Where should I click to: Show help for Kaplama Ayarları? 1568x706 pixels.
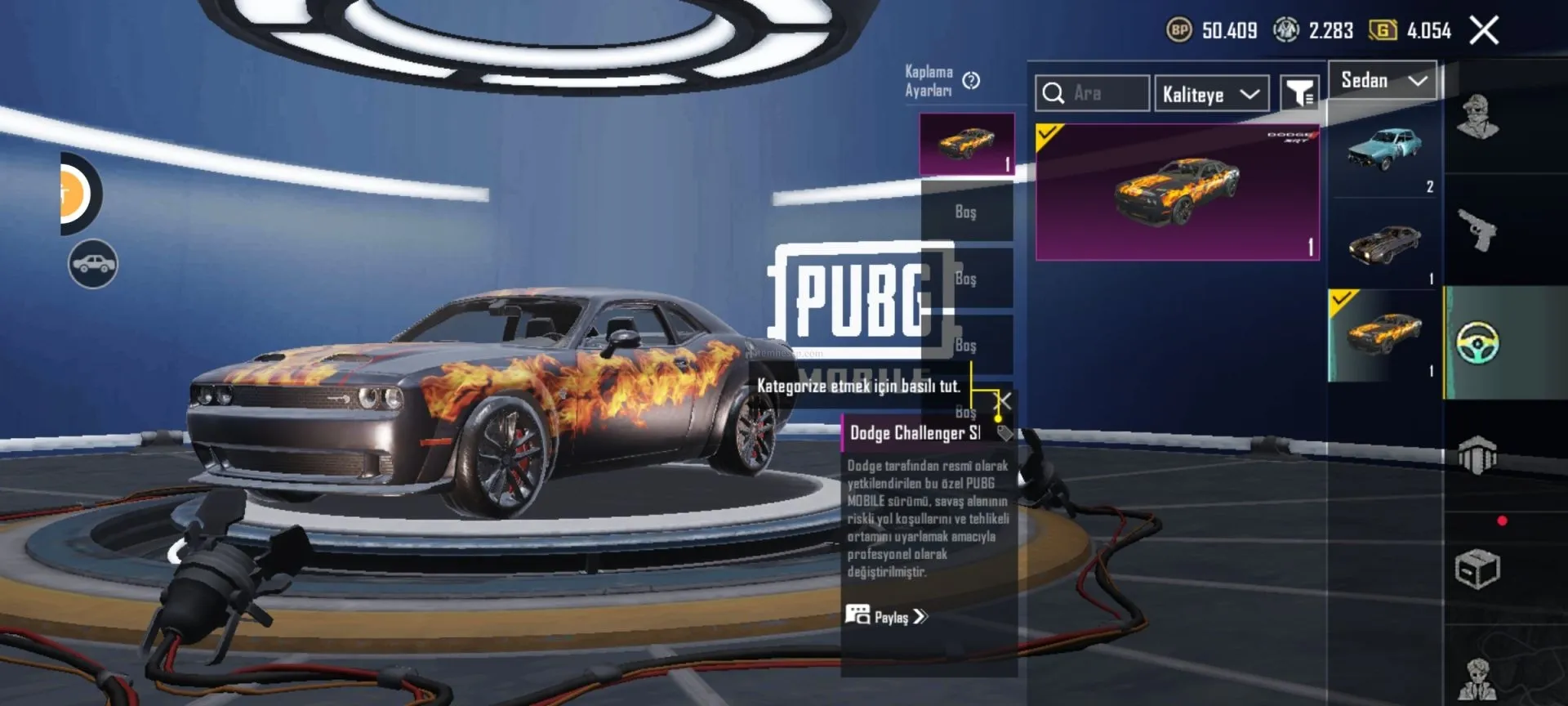(x=971, y=81)
